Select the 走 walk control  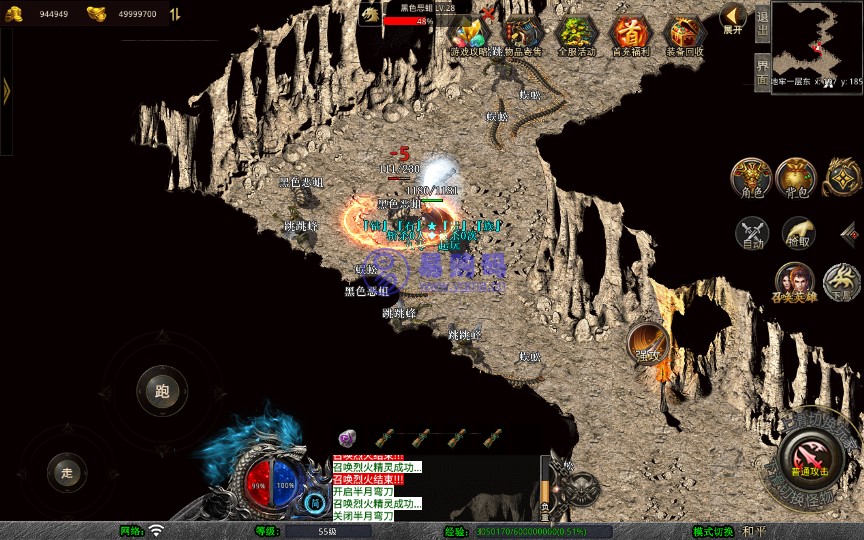click(x=67, y=472)
